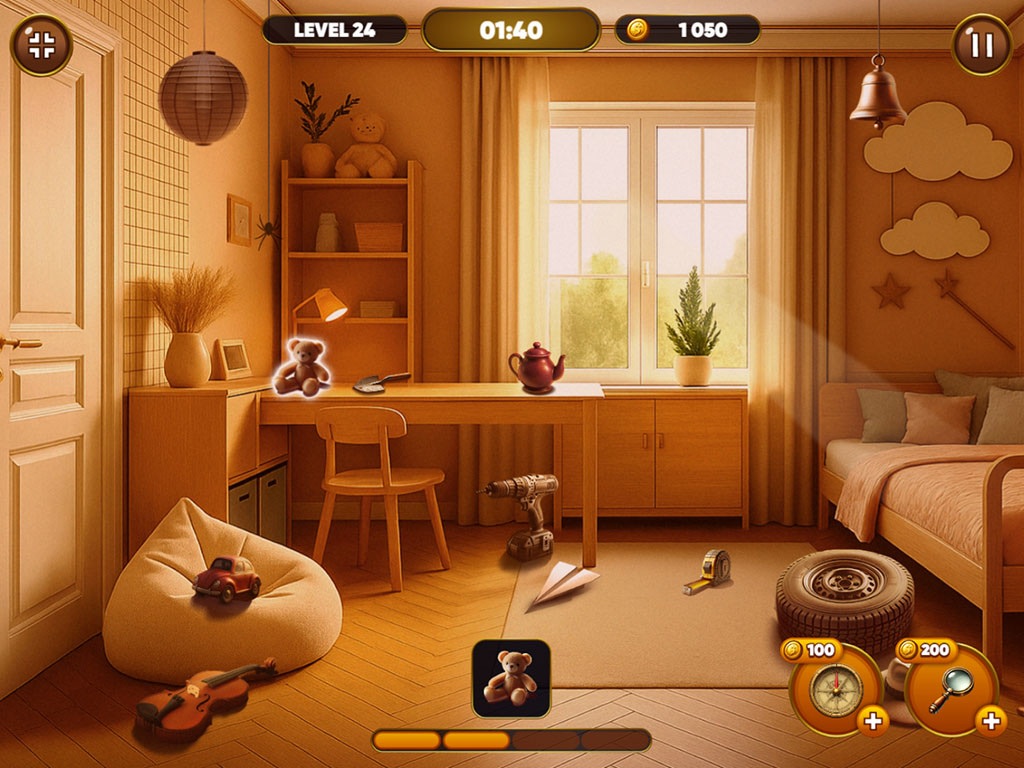This screenshot has width=1024, height=768.
Task: Use the magnifying glass hint costing 200
Action: [950, 689]
